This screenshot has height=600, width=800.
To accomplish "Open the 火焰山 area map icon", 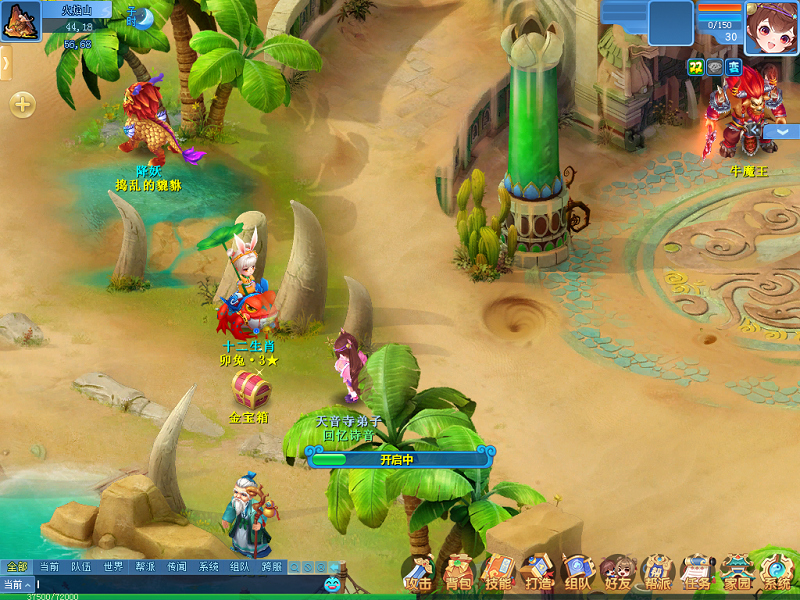I will (21, 20).
